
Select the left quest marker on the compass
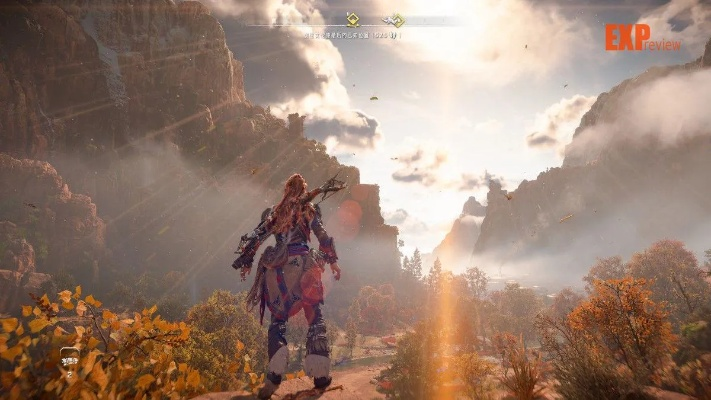pos(352,18)
